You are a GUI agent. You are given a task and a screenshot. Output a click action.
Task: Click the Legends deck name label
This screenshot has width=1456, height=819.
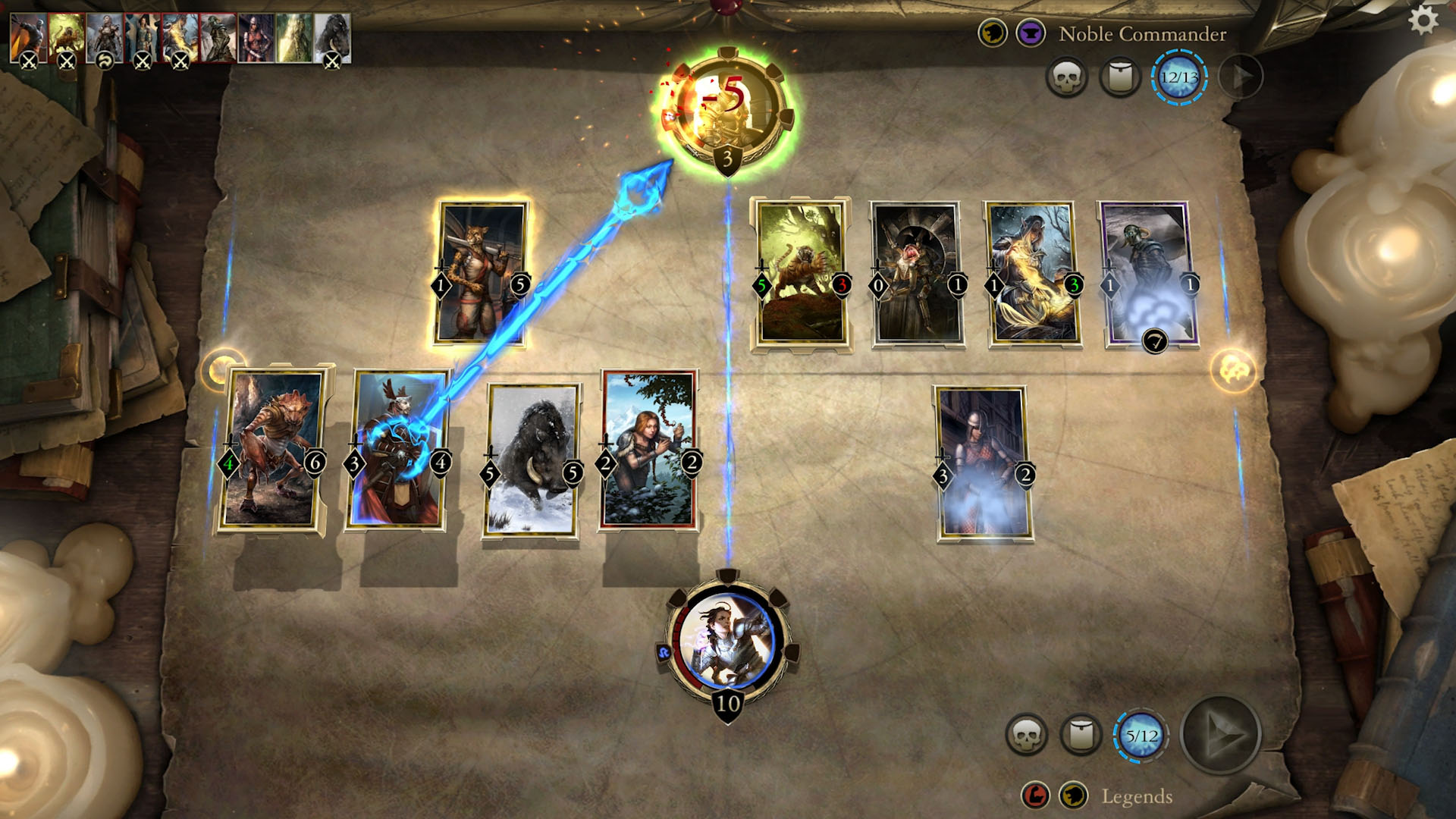click(x=1136, y=796)
